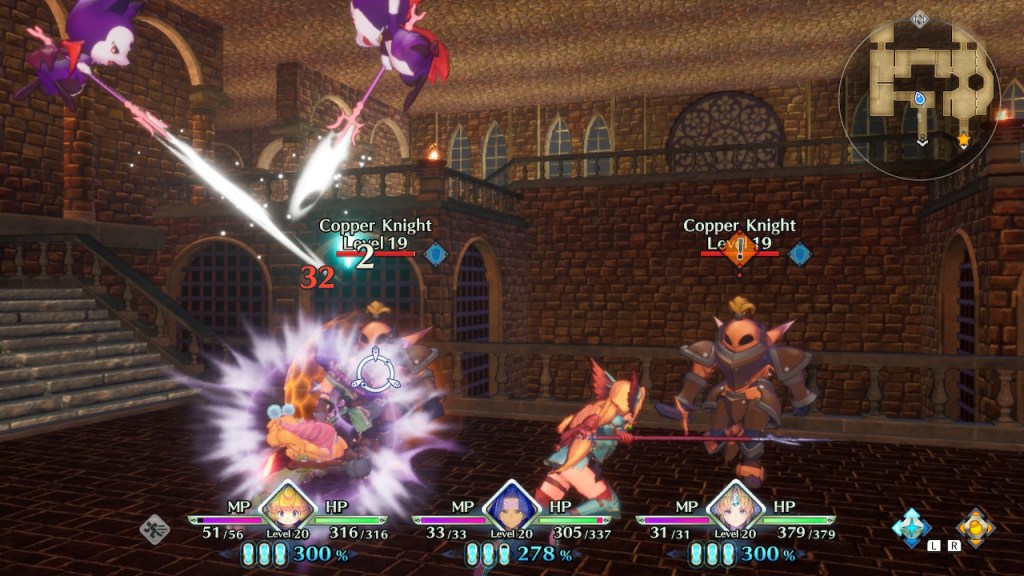This screenshot has width=1024, height=576.
Task: Open the circular dungeon minimap
Action: tap(919, 97)
